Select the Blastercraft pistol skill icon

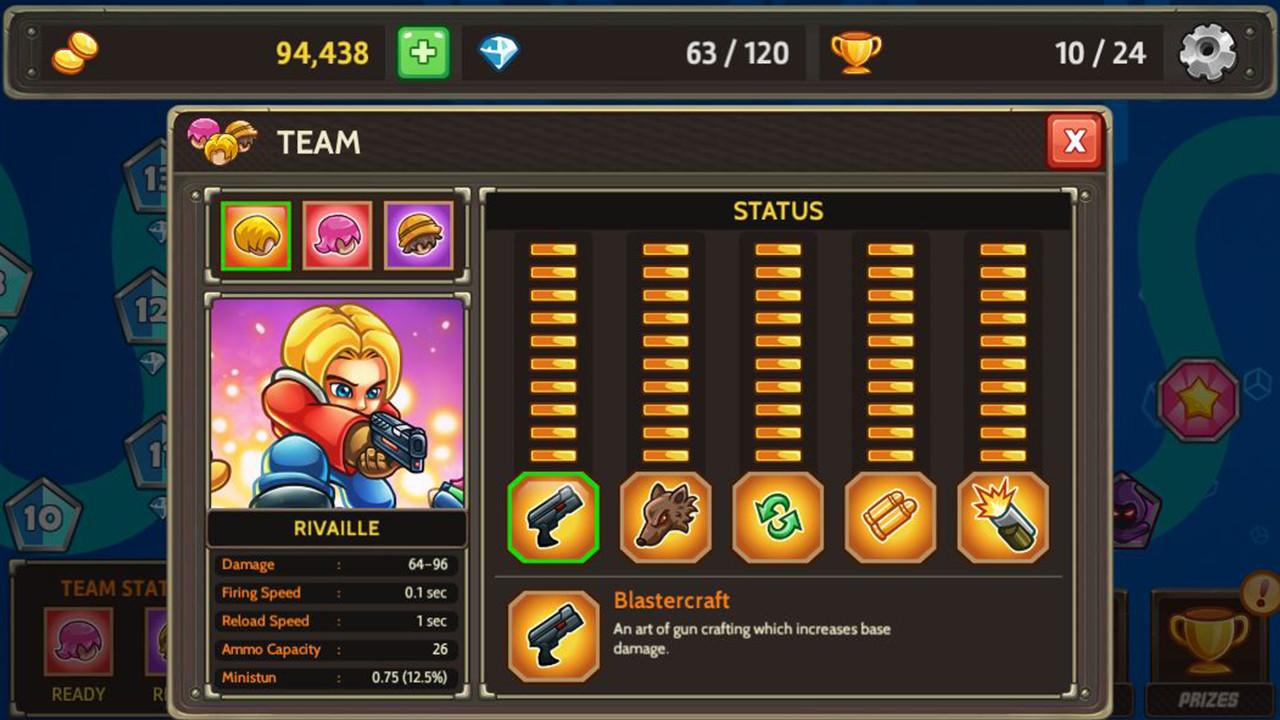tap(553, 520)
